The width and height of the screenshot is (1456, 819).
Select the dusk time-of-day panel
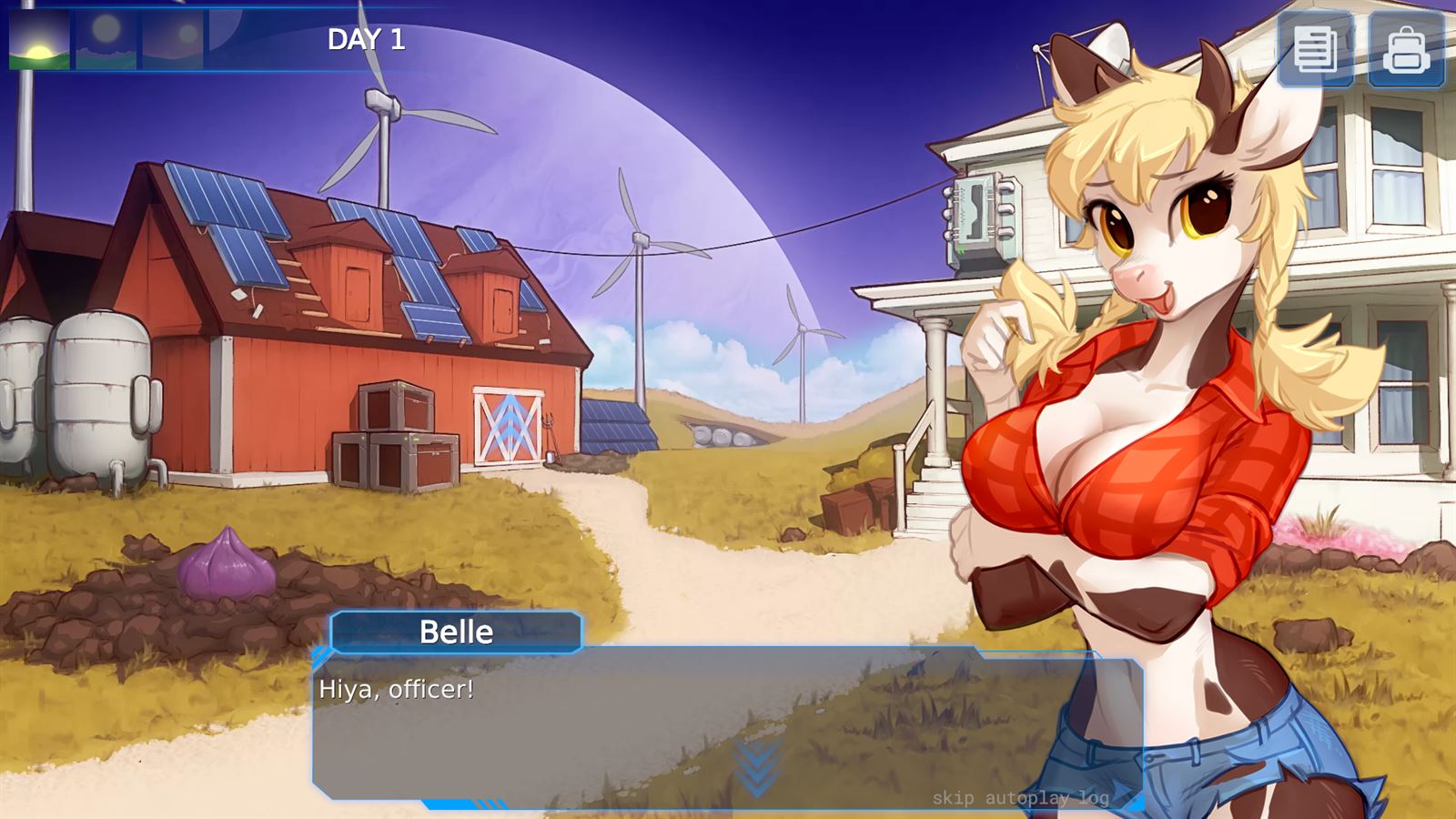click(x=168, y=41)
